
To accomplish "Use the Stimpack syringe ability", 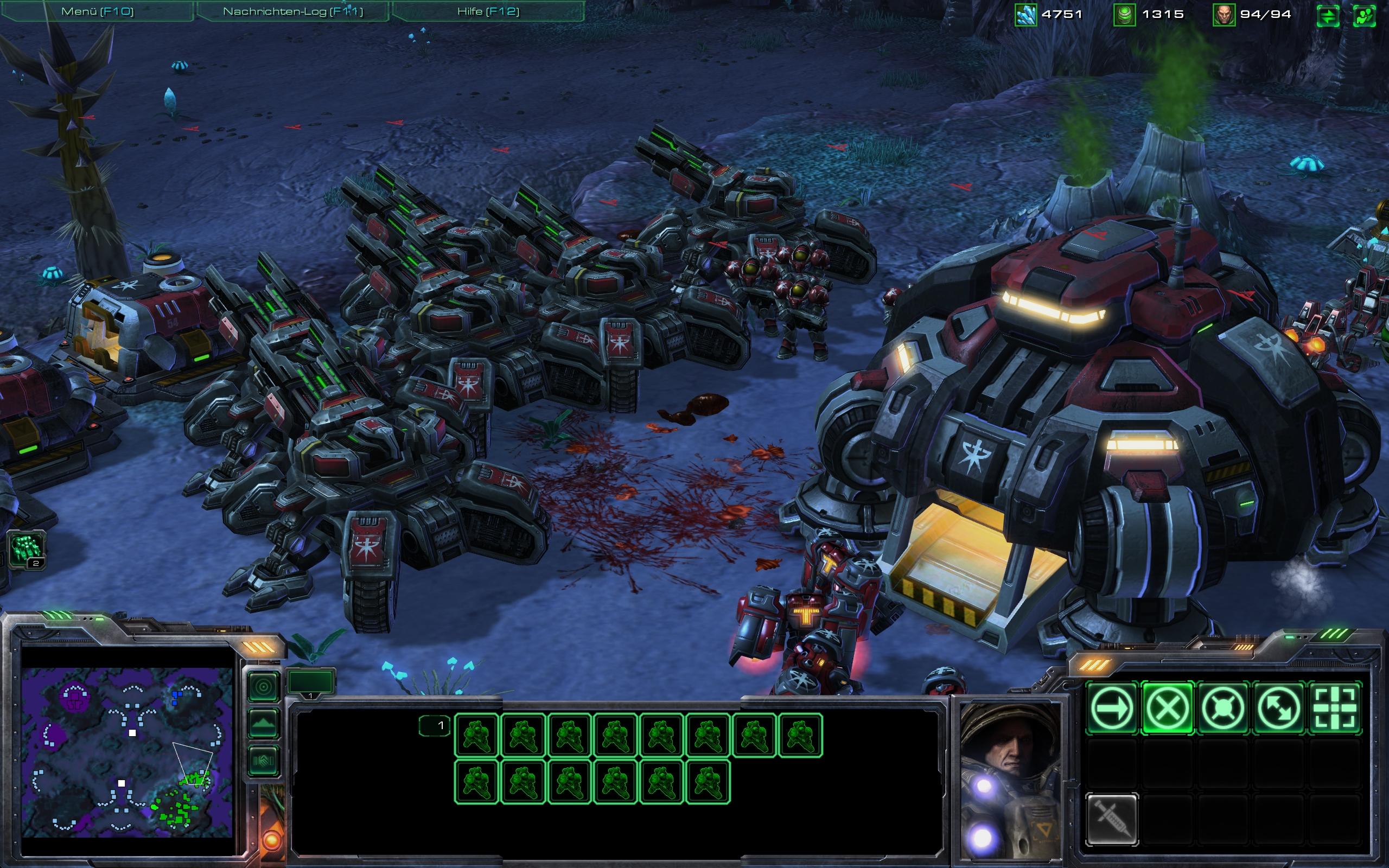I will (x=1112, y=819).
